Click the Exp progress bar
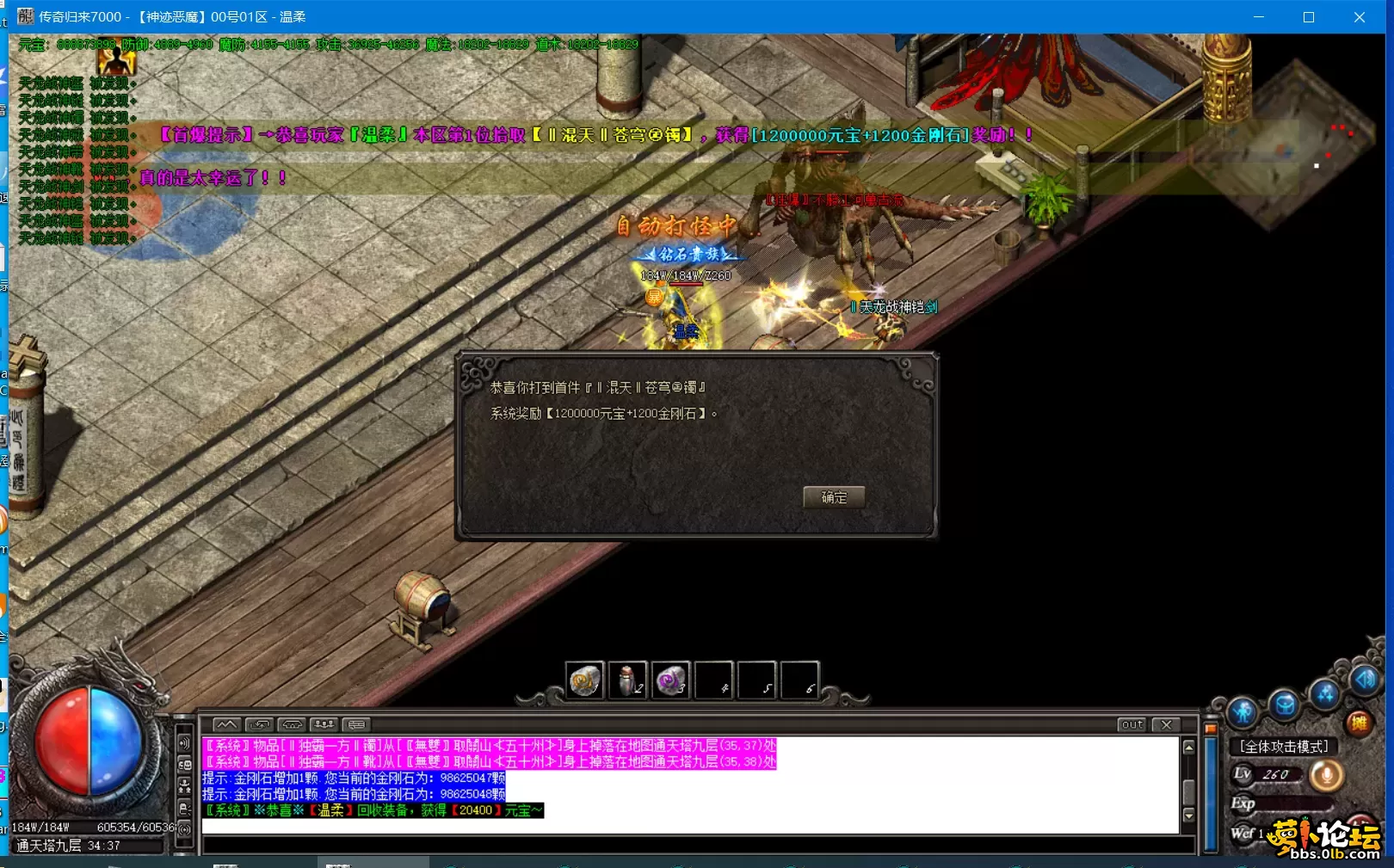This screenshot has width=1394, height=868. coord(1295,803)
